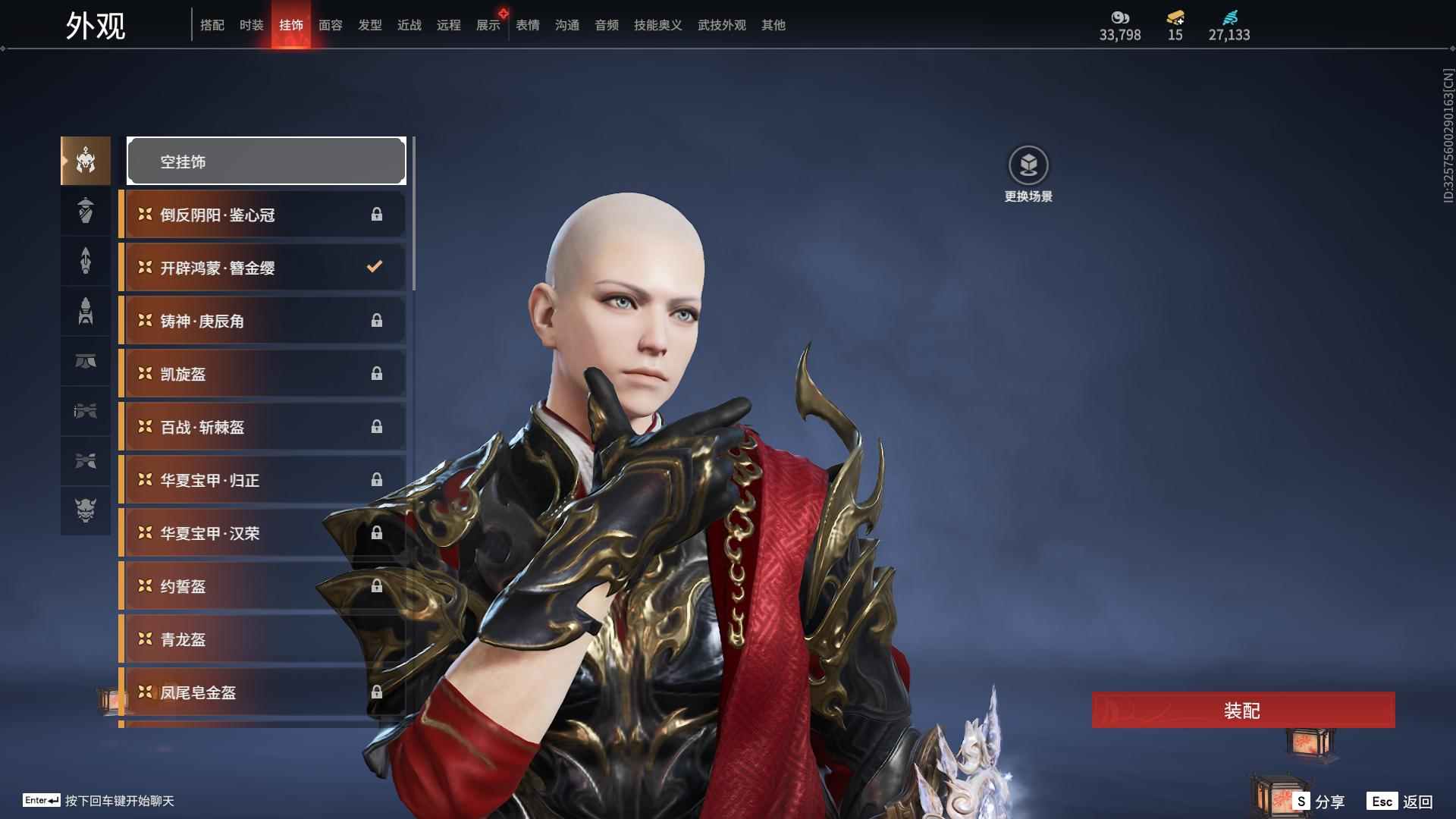Select the 百战·斩棘盔 helmet entry

click(262, 427)
